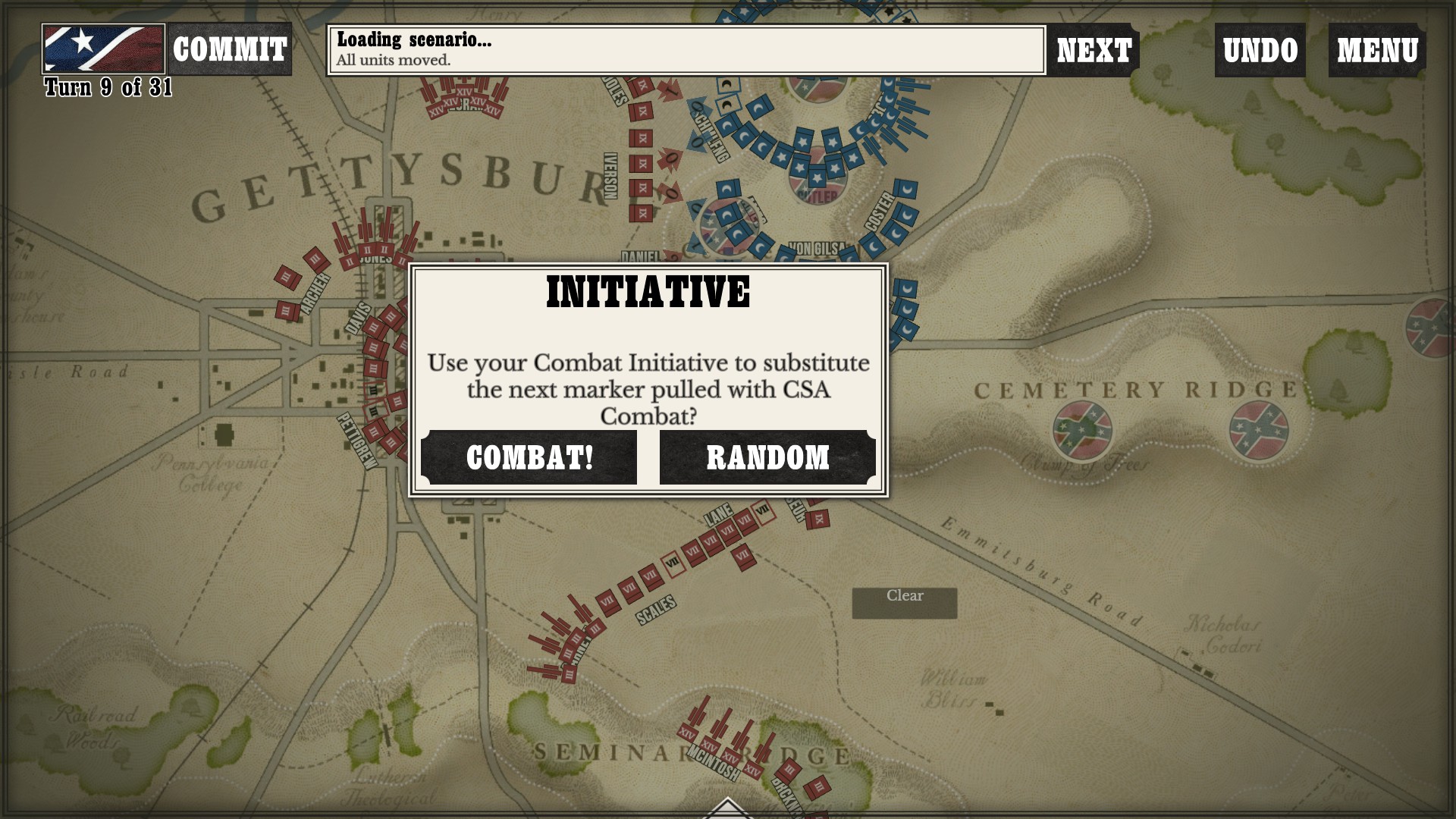Viewport: 1456px width, 819px height.
Task: Commit the current turn
Action: click(229, 49)
